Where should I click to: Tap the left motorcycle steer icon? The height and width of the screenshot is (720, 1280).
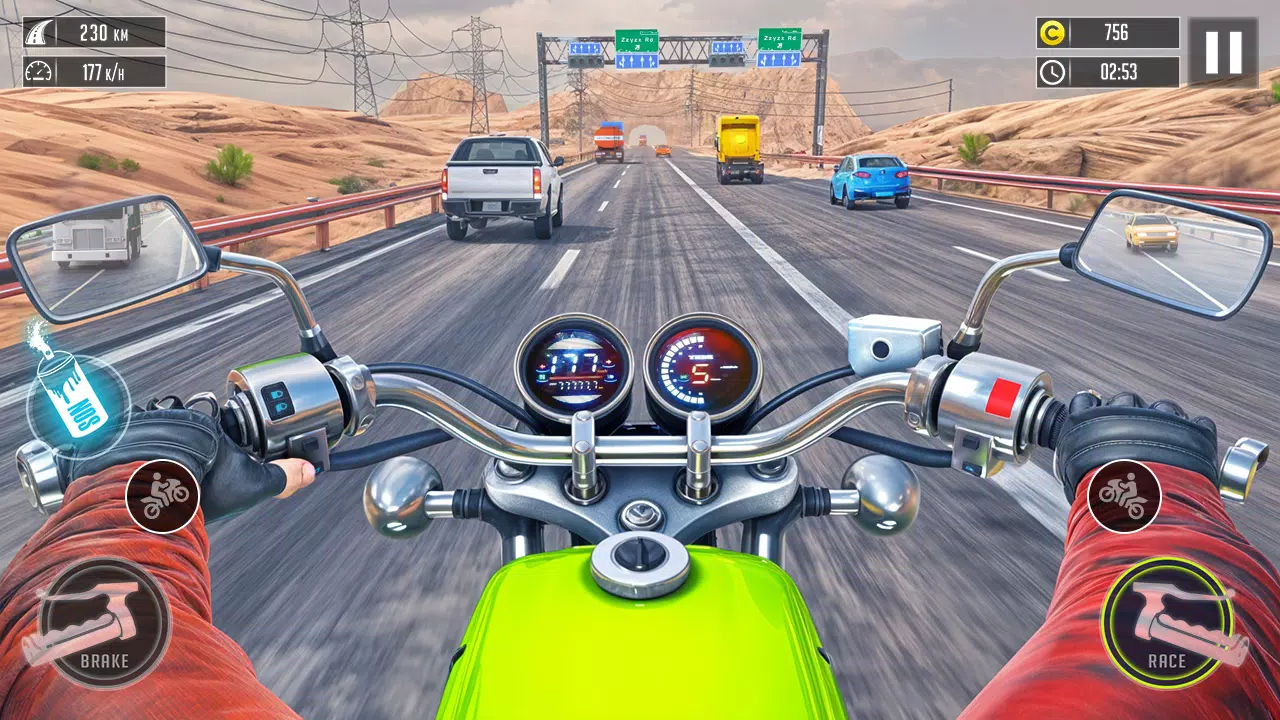coord(163,495)
